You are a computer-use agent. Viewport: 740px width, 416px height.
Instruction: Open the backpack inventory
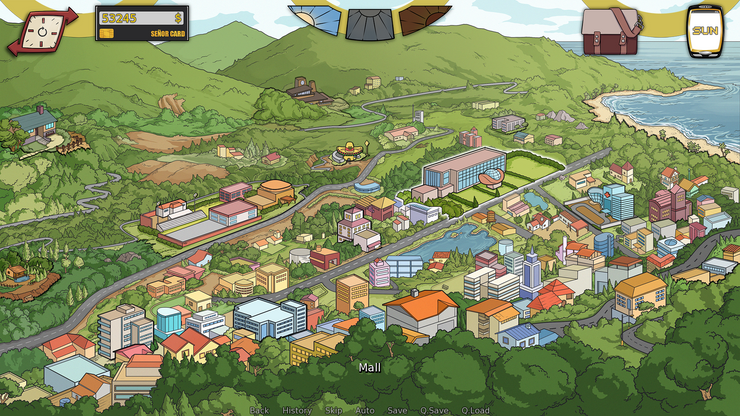pyautogui.click(x=610, y=31)
